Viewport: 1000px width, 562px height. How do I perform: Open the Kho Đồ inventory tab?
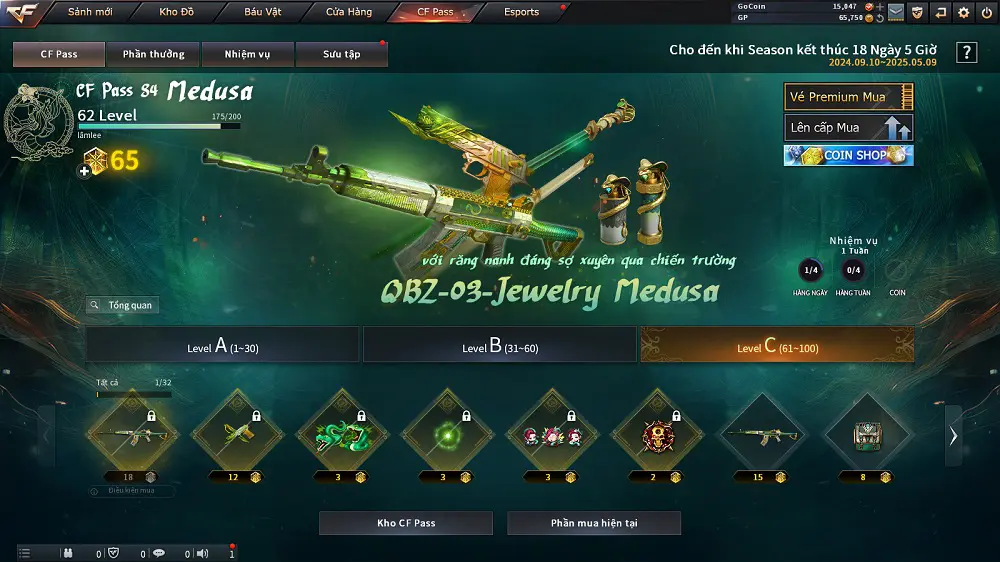pyautogui.click(x=177, y=12)
